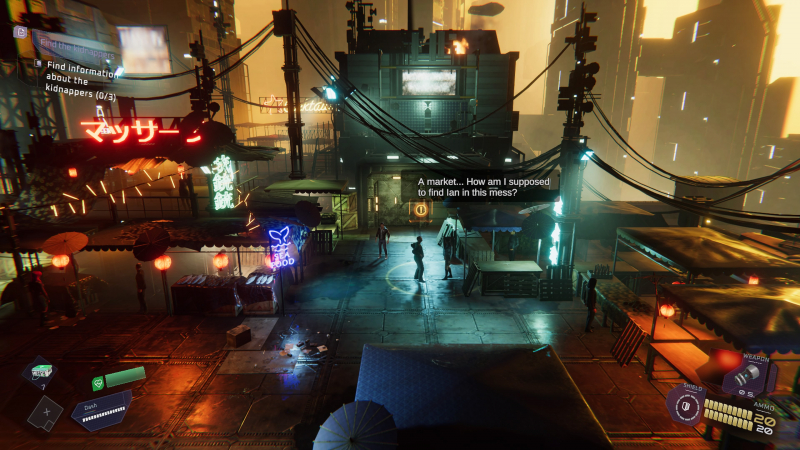Activate the Shield ability icon
Viewport: 800px width, 450px height.
685,406
